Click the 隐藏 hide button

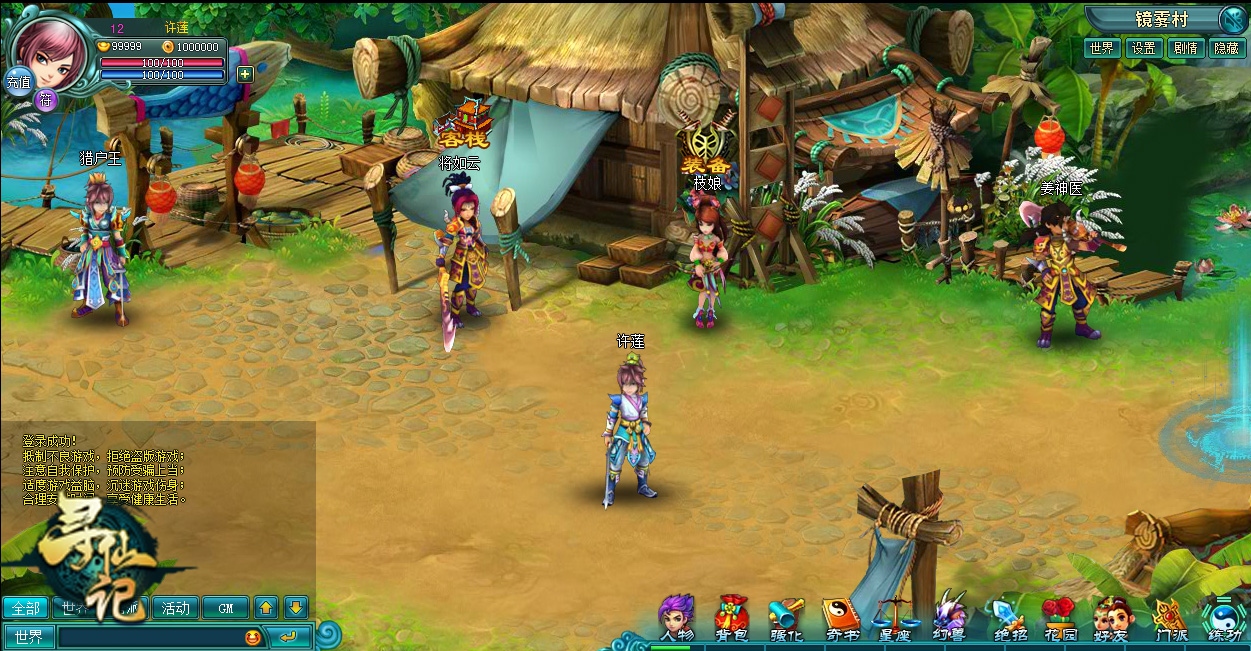coord(1227,48)
